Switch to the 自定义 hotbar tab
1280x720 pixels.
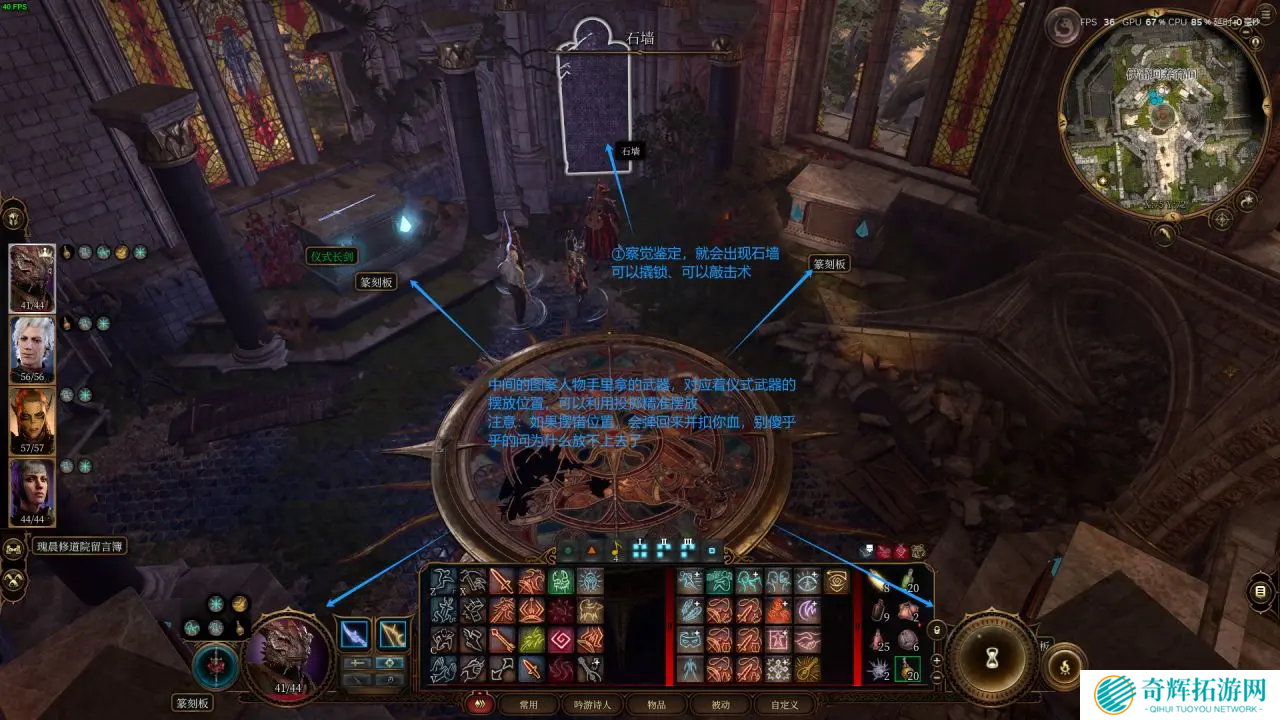click(785, 705)
